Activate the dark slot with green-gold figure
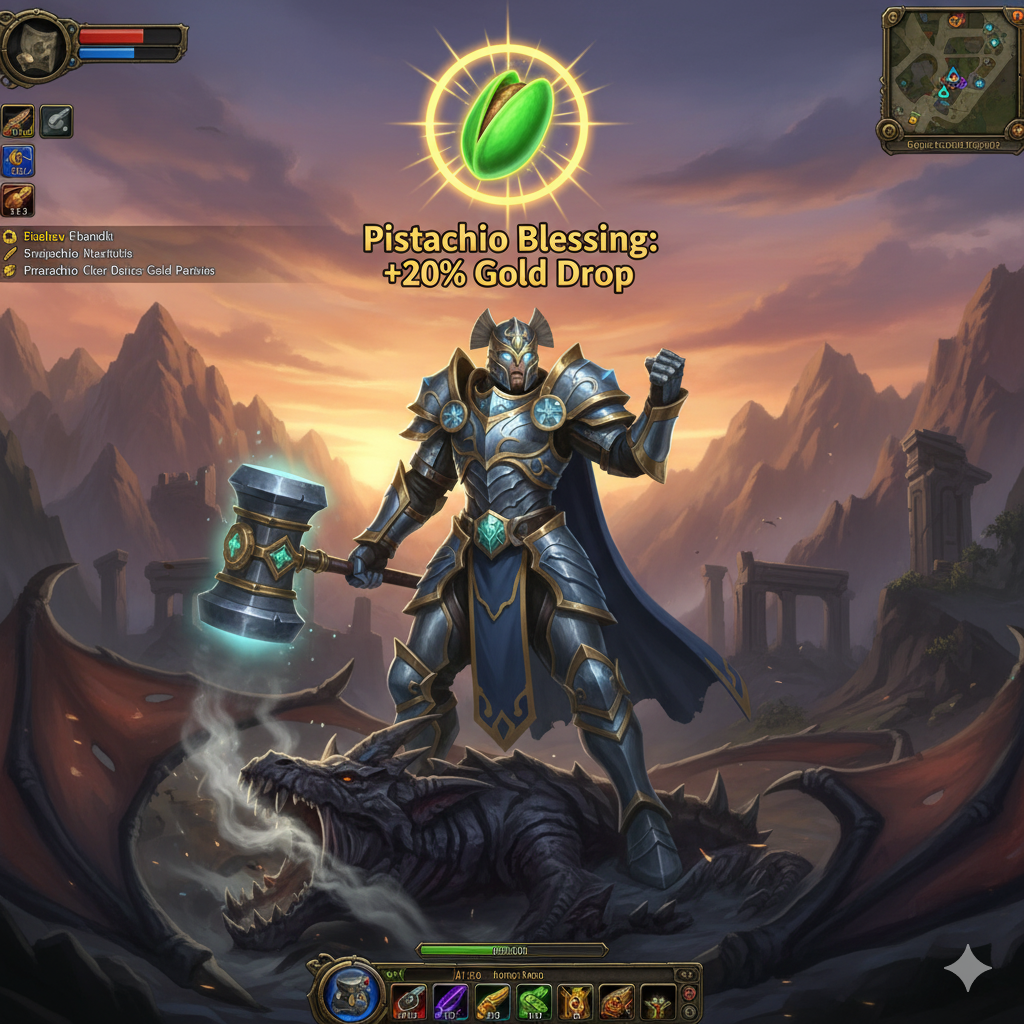The height and width of the screenshot is (1024, 1024). click(x=657, y=1001)
